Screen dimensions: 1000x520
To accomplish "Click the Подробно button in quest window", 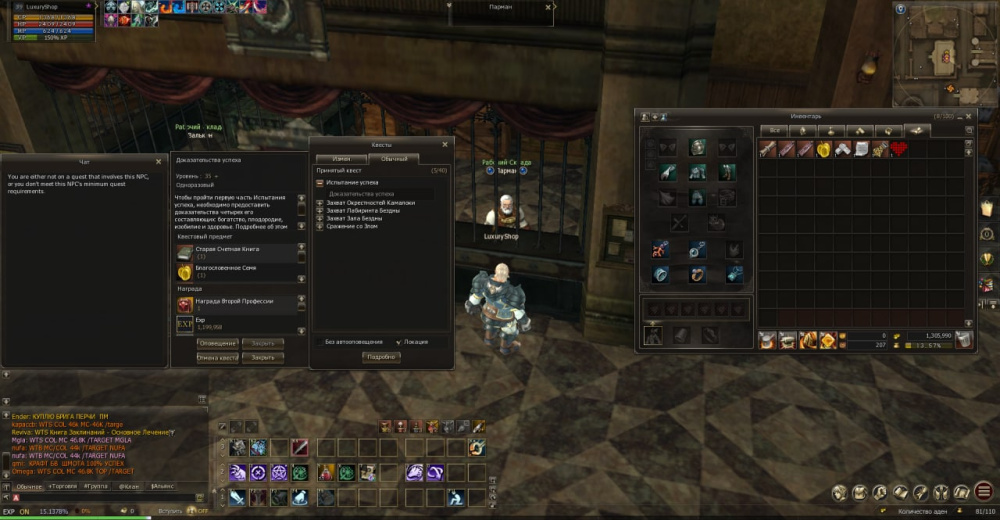I will point(381,357).
